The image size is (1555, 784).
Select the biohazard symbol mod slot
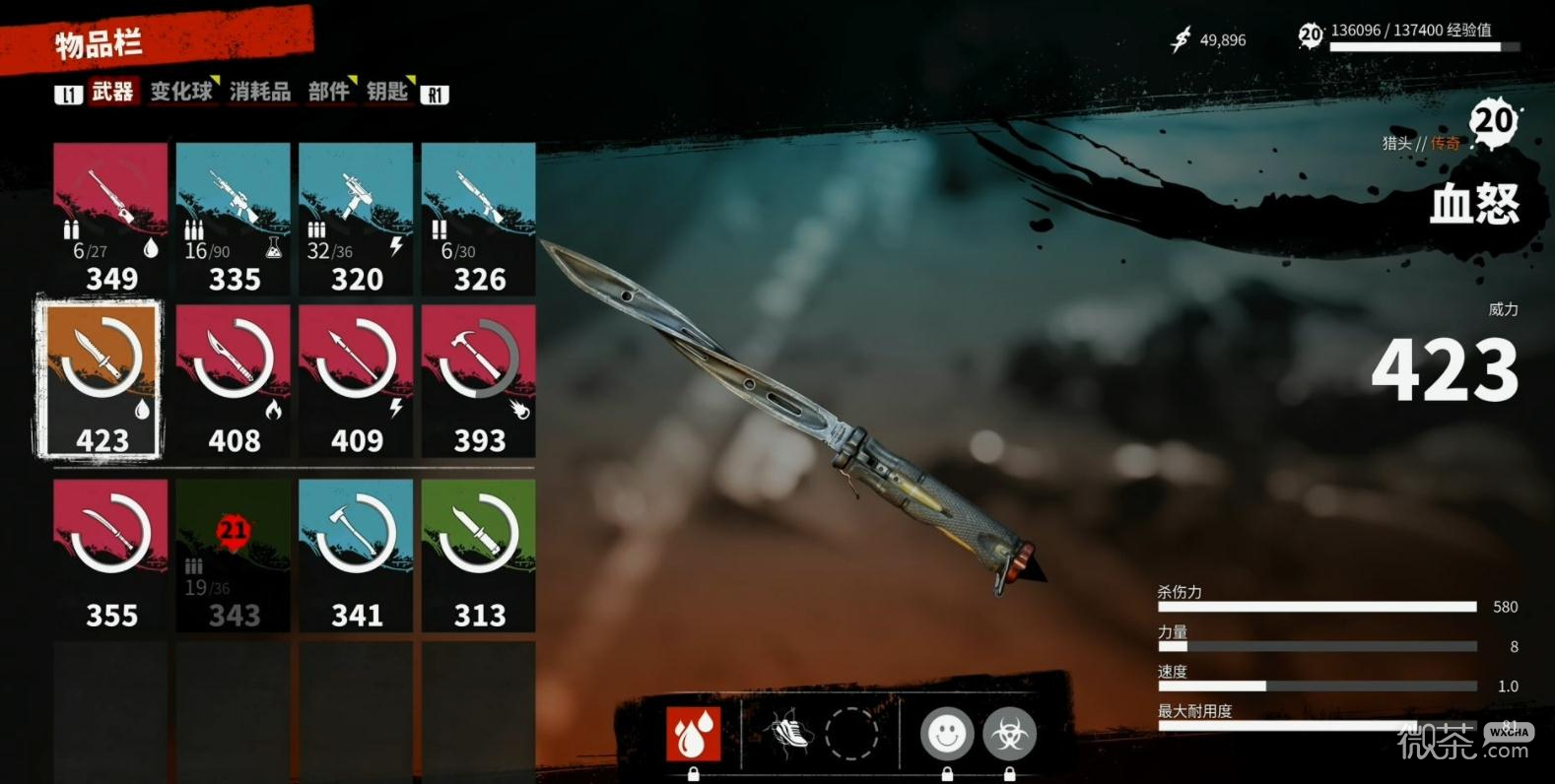click(1009, 734)
